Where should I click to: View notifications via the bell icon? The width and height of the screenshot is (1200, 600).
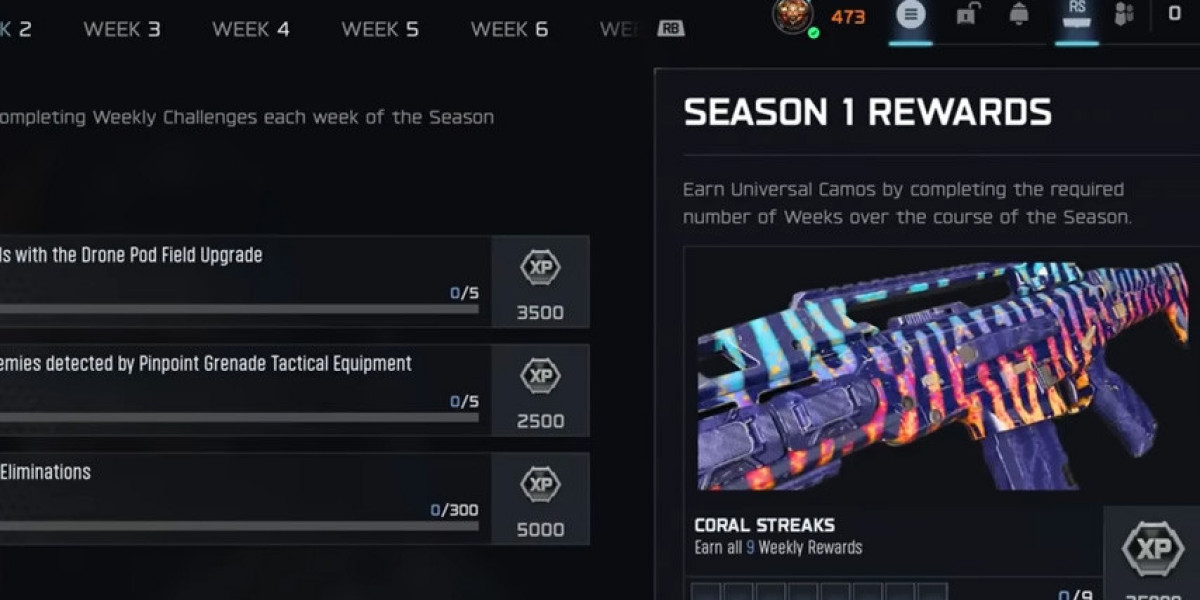[1019, 16]
